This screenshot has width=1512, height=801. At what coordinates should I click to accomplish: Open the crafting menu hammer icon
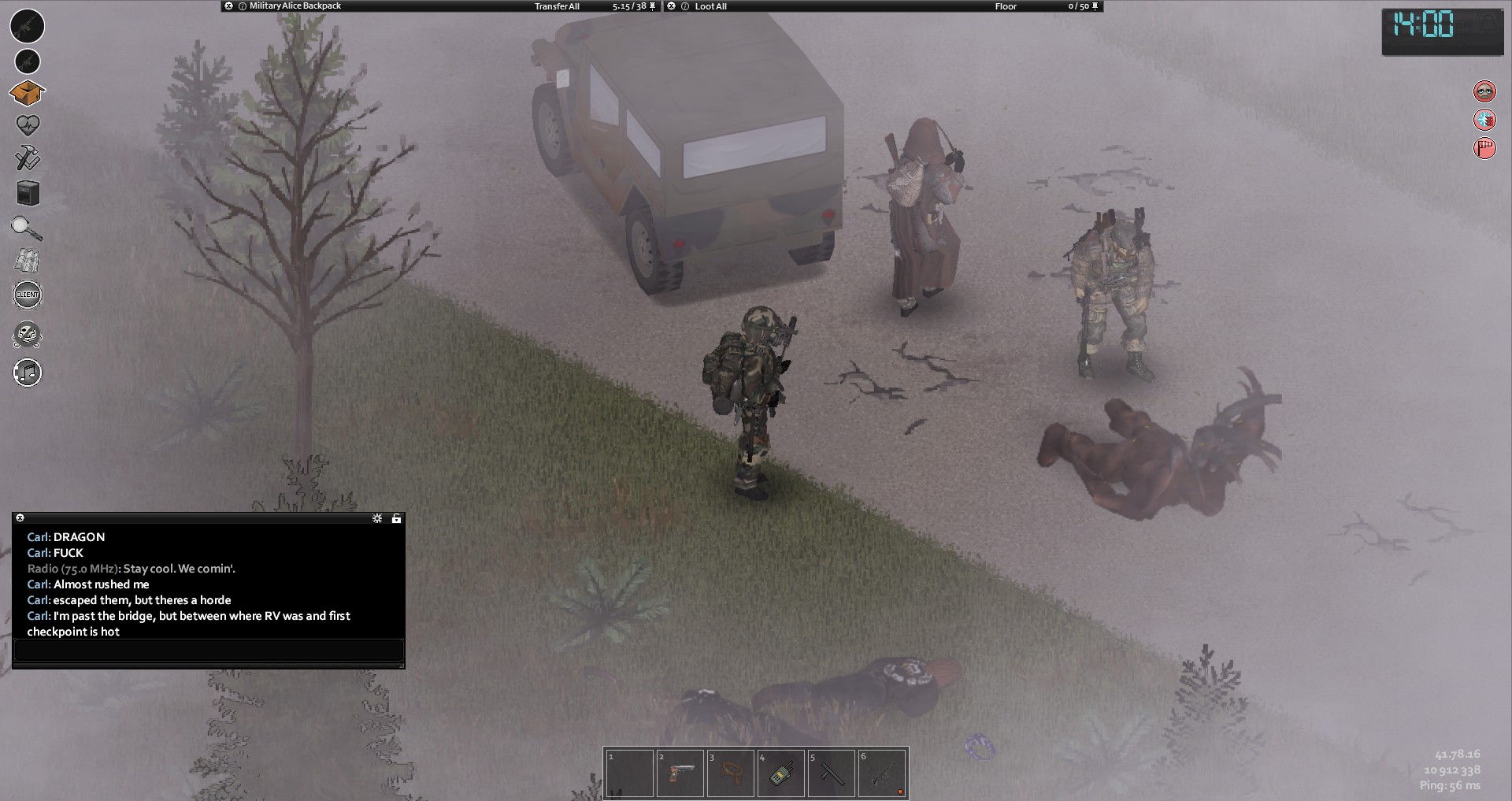[x=28, y=158]
